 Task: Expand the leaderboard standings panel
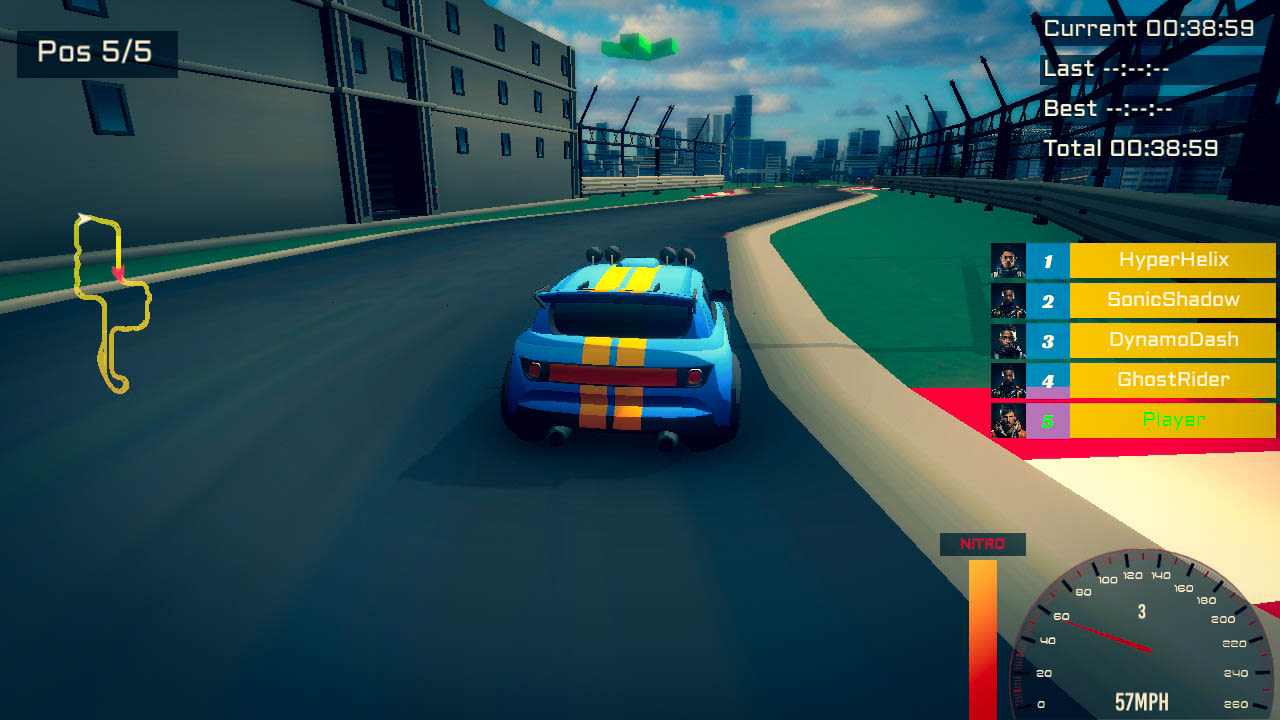click(x=1130, y=340)
